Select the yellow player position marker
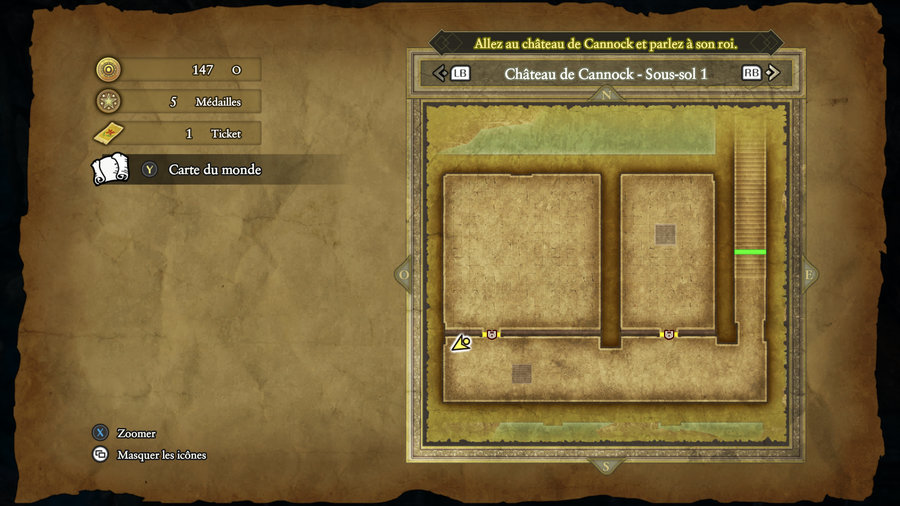Screen dimensions: 900x506 click(x=461, y=343)
